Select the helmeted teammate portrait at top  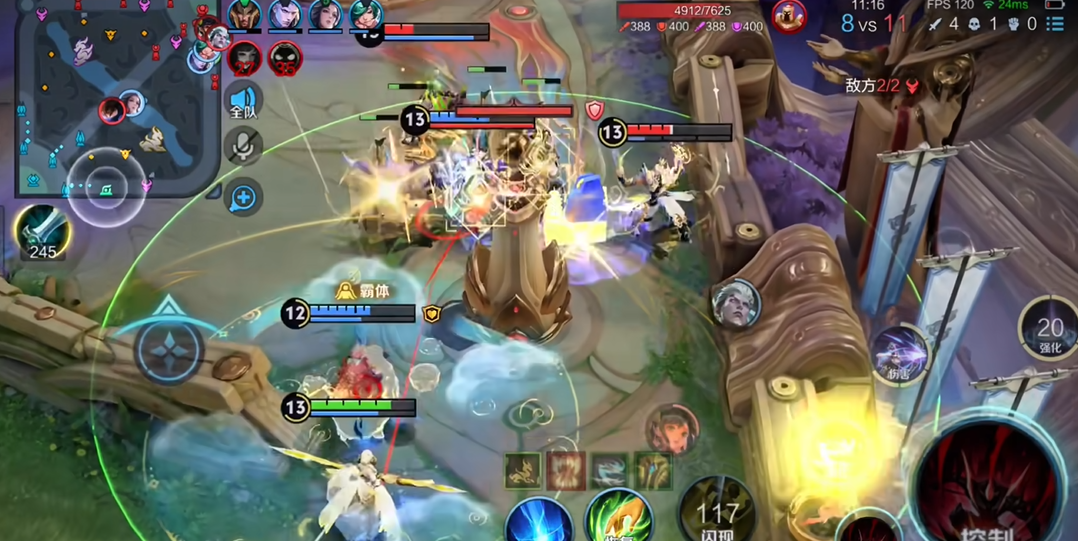click(x=245, y=15)
